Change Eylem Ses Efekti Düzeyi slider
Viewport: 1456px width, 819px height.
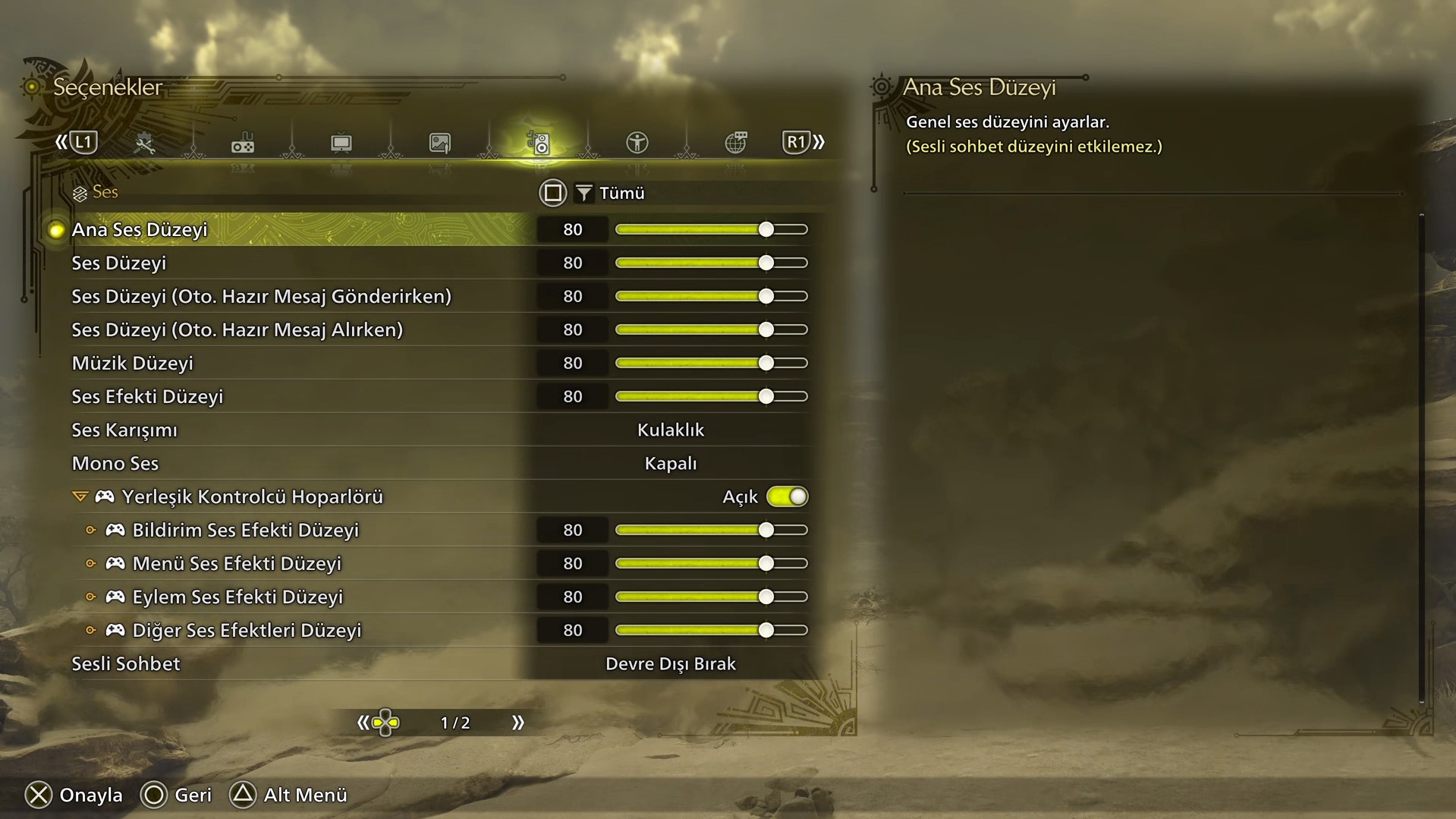(x=766, y=597)
